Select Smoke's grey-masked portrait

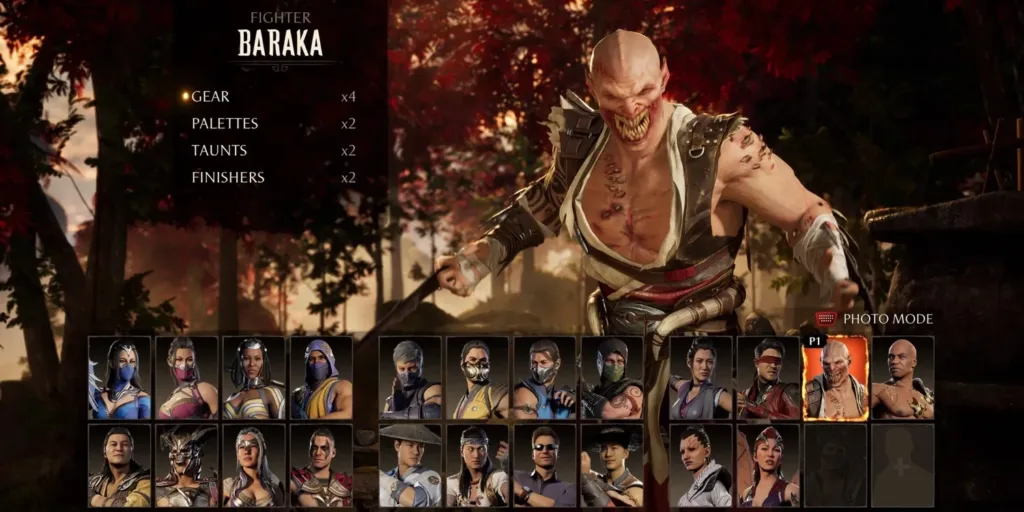[x=410, y=378]
